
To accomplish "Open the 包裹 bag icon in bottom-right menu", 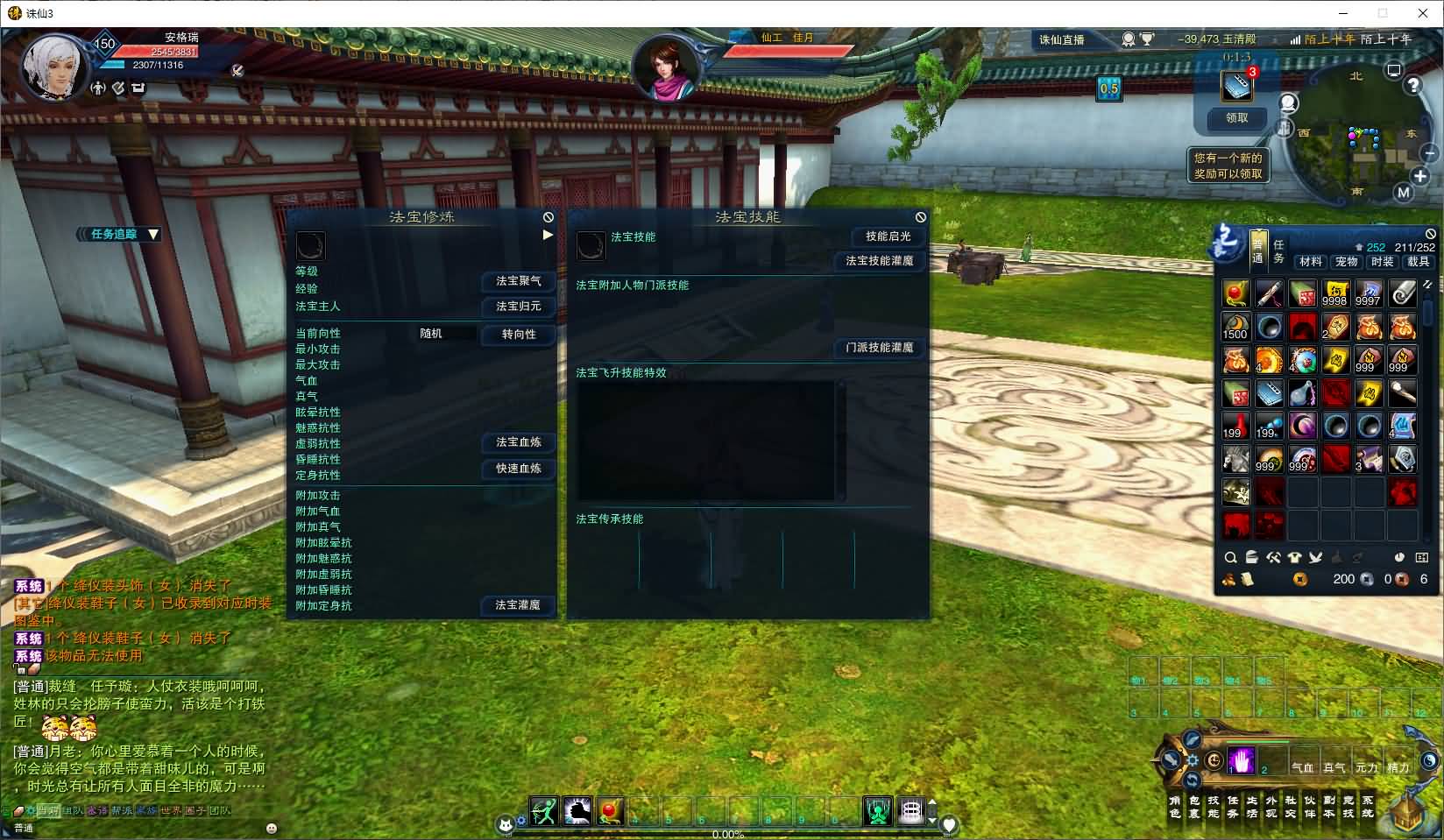I will click(x=1195, y=807).
